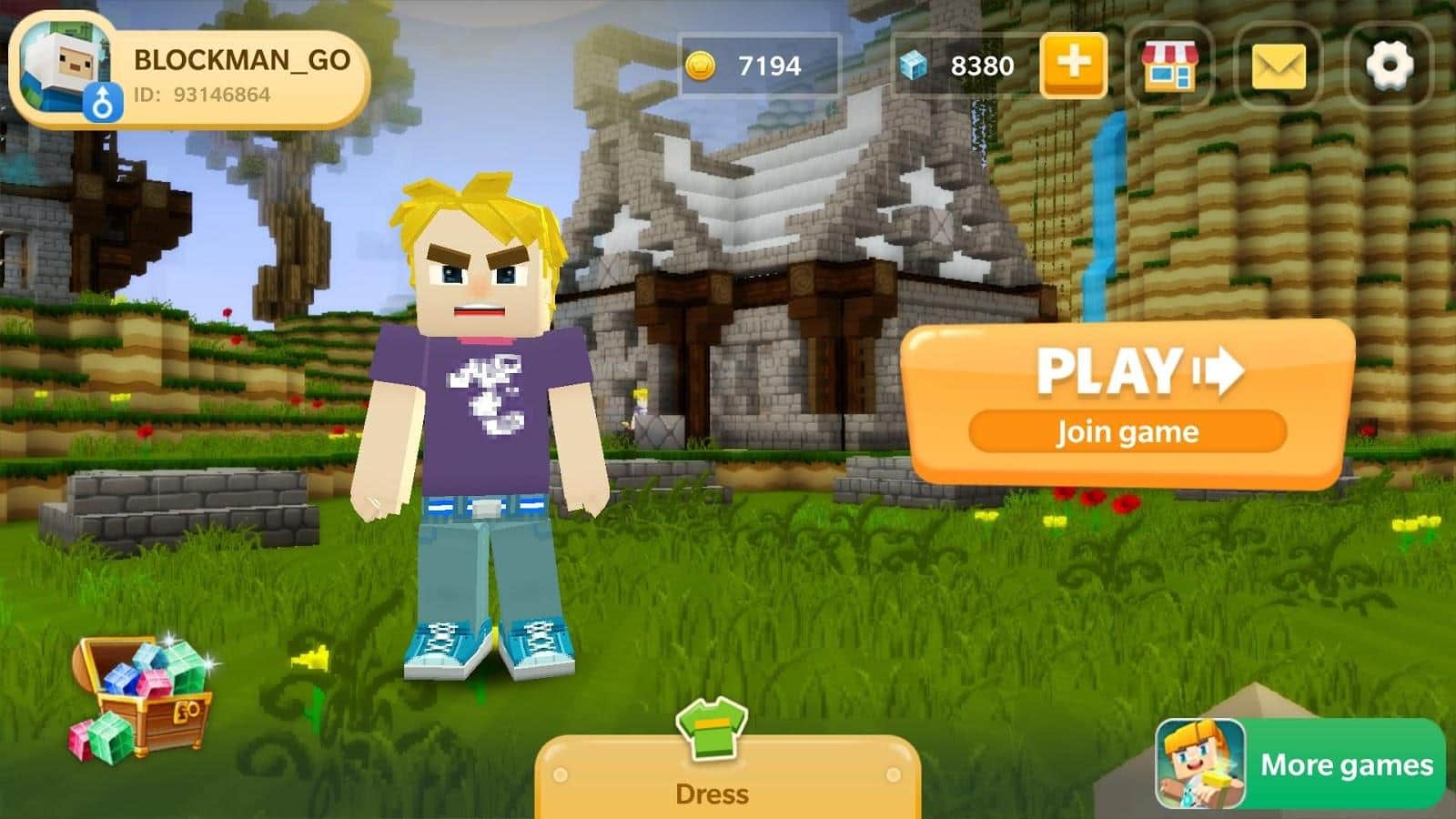Viewport: 1456px width, 819px height.
Task: Click the gold coin currency icon
Action: pyautogui.click(x=701, y=64)
